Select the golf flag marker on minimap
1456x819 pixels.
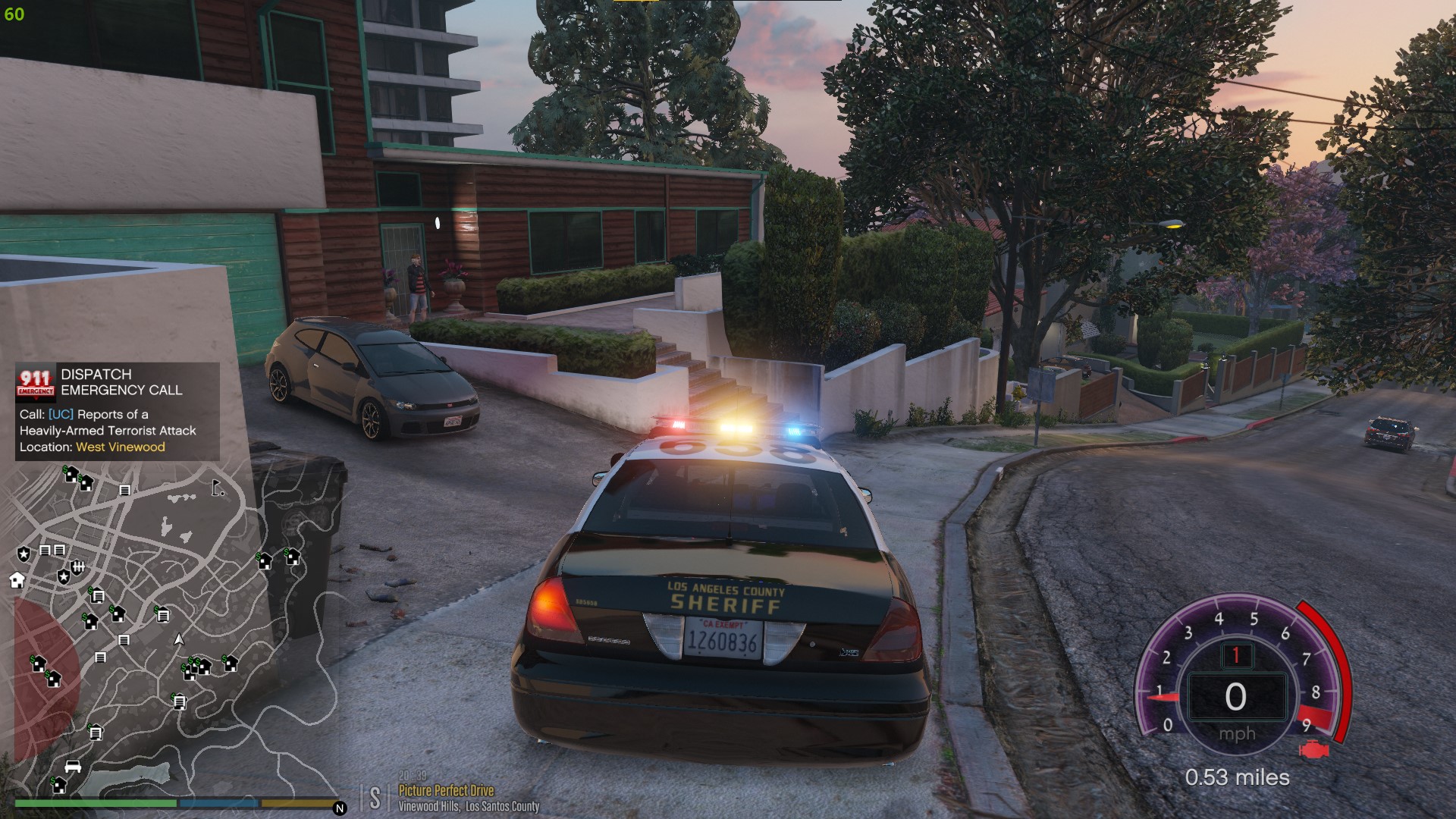pos(218,488)
